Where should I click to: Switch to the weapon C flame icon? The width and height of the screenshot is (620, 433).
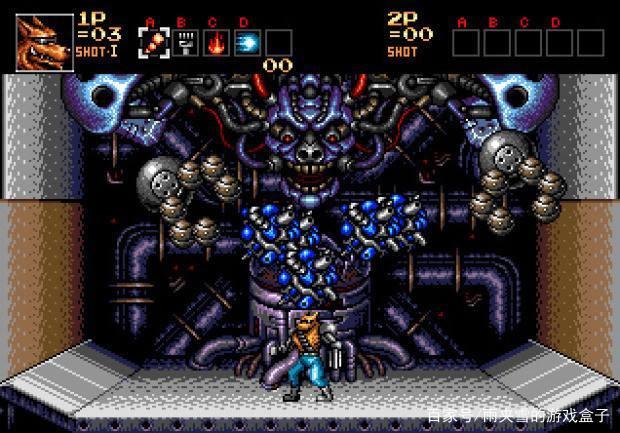pyautogui.click(x=216, y=42)
